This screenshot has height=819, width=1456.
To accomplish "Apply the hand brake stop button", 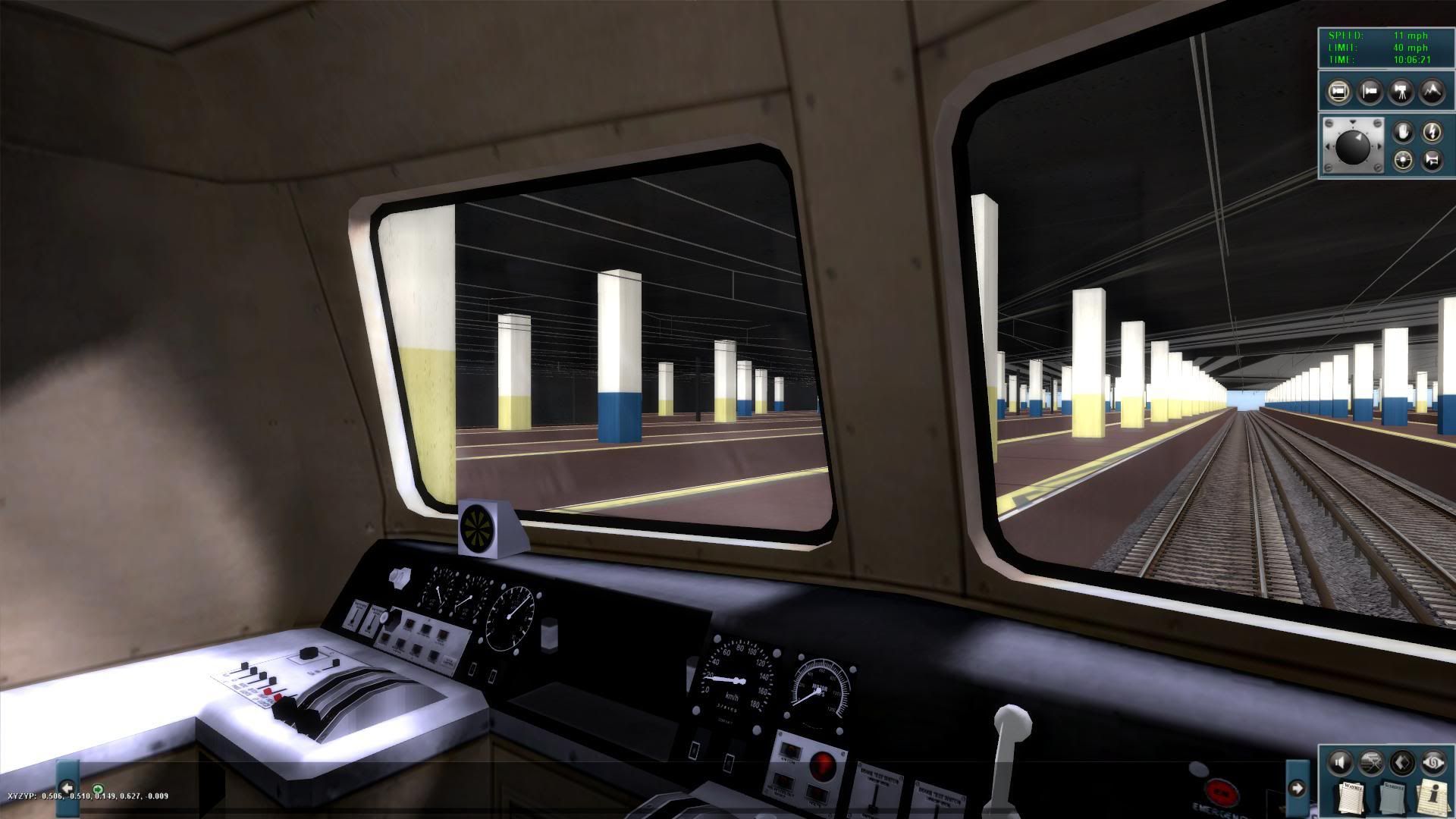I will point(1403,133).
